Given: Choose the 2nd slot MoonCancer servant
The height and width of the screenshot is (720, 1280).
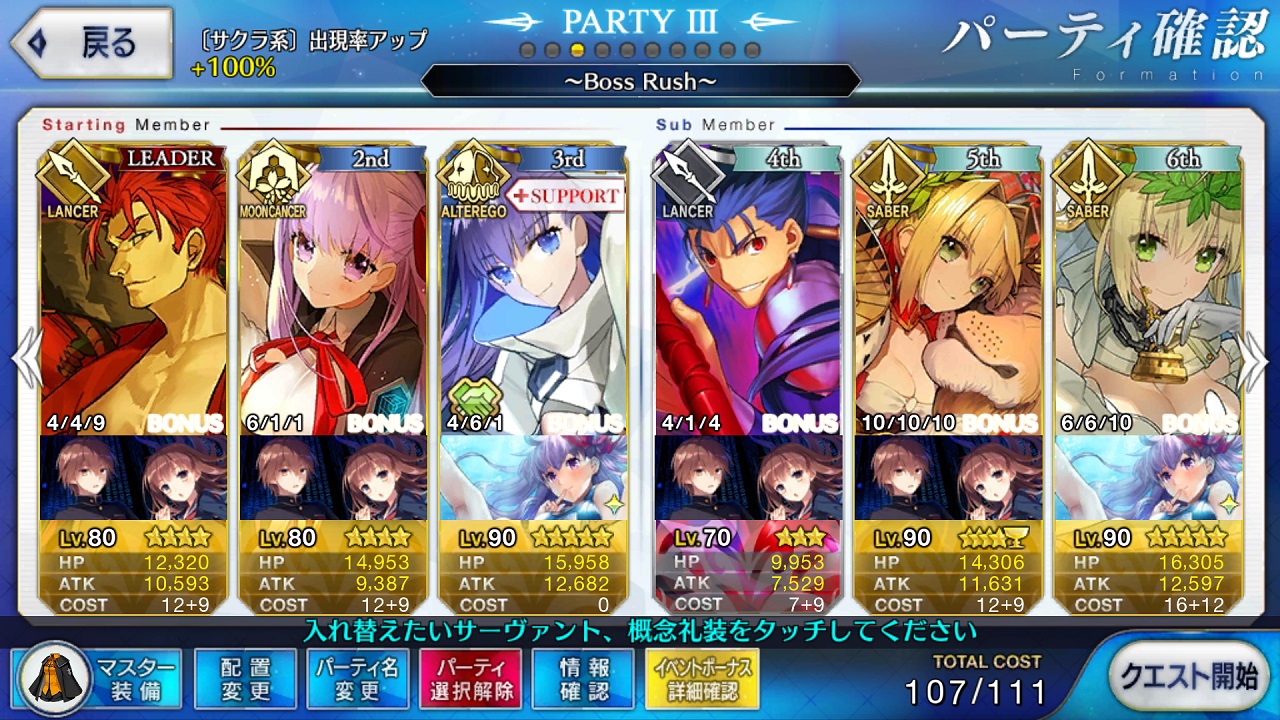Looking at the screenshot, I should pos(333,290).
